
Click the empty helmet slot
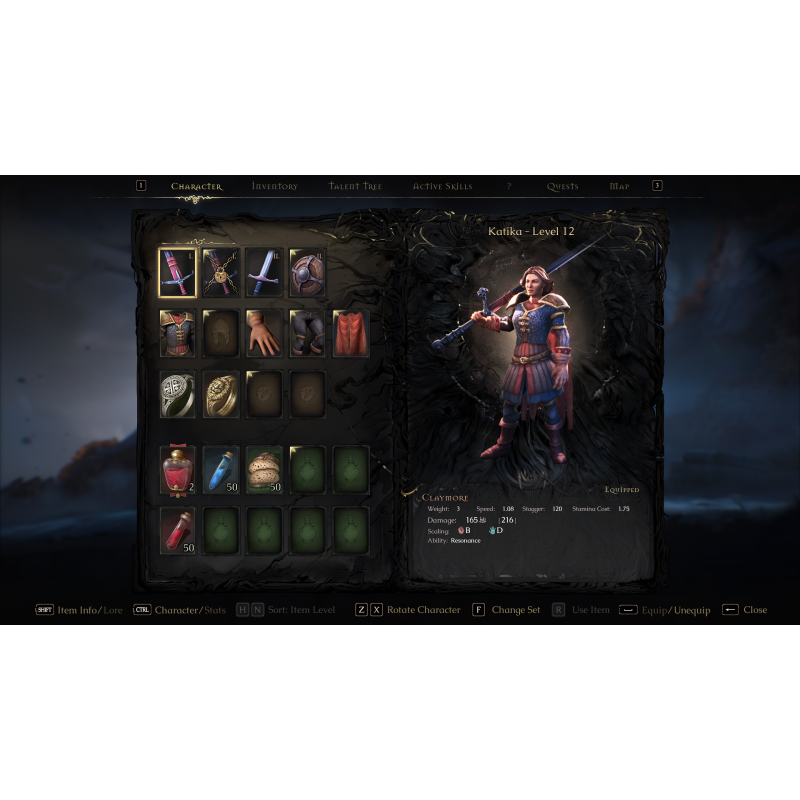tap(222, 334)
